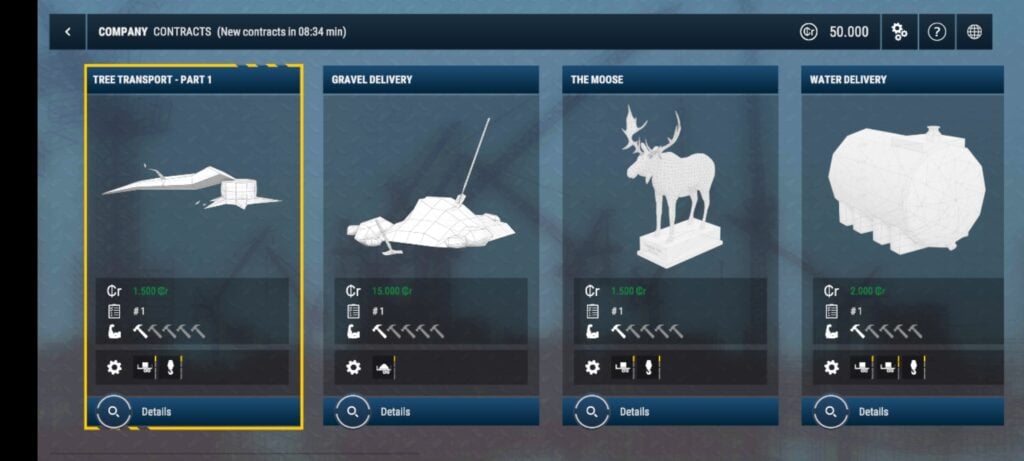
Task: Go back using the top-left arrow
Action: 68,32
